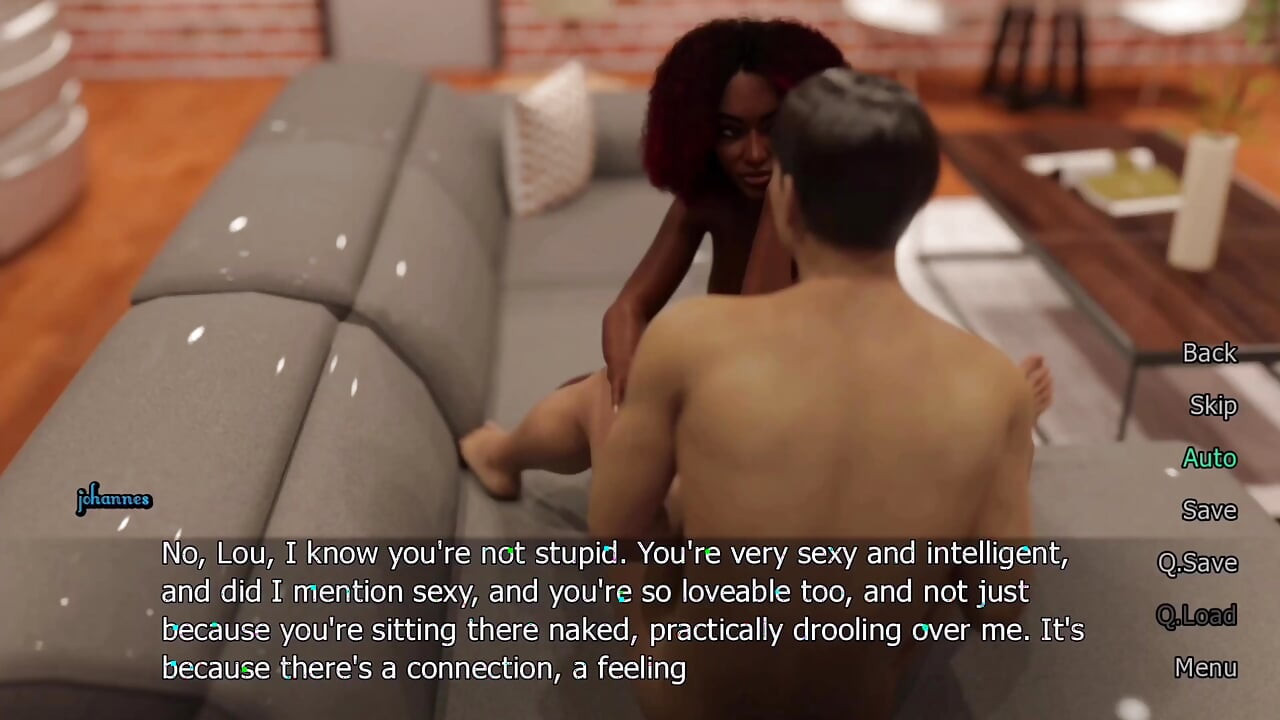Click the johannes name tag
Screen dimensions: 1280x720
click(114, 498)
